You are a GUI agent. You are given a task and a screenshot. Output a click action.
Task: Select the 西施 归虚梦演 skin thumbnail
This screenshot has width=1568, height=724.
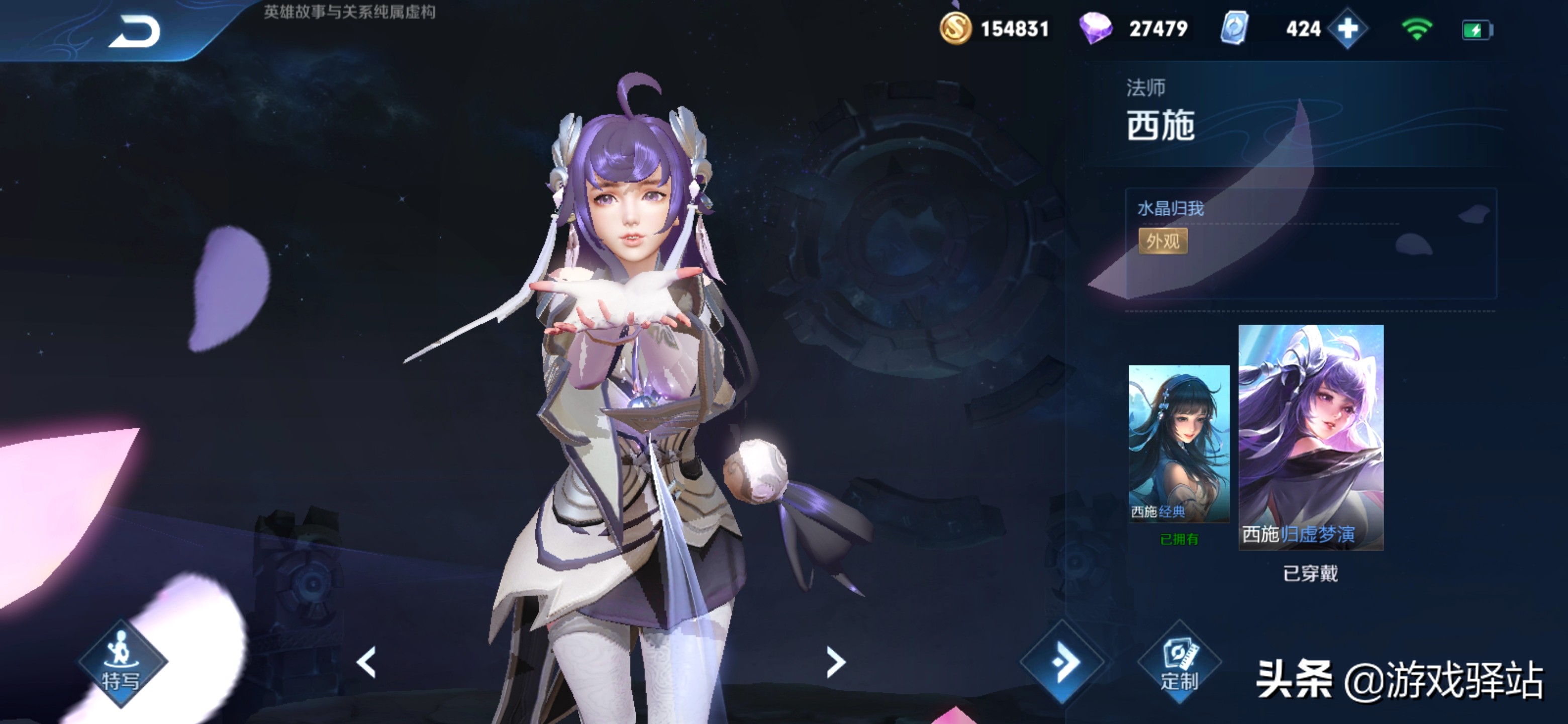(1311, 436)
